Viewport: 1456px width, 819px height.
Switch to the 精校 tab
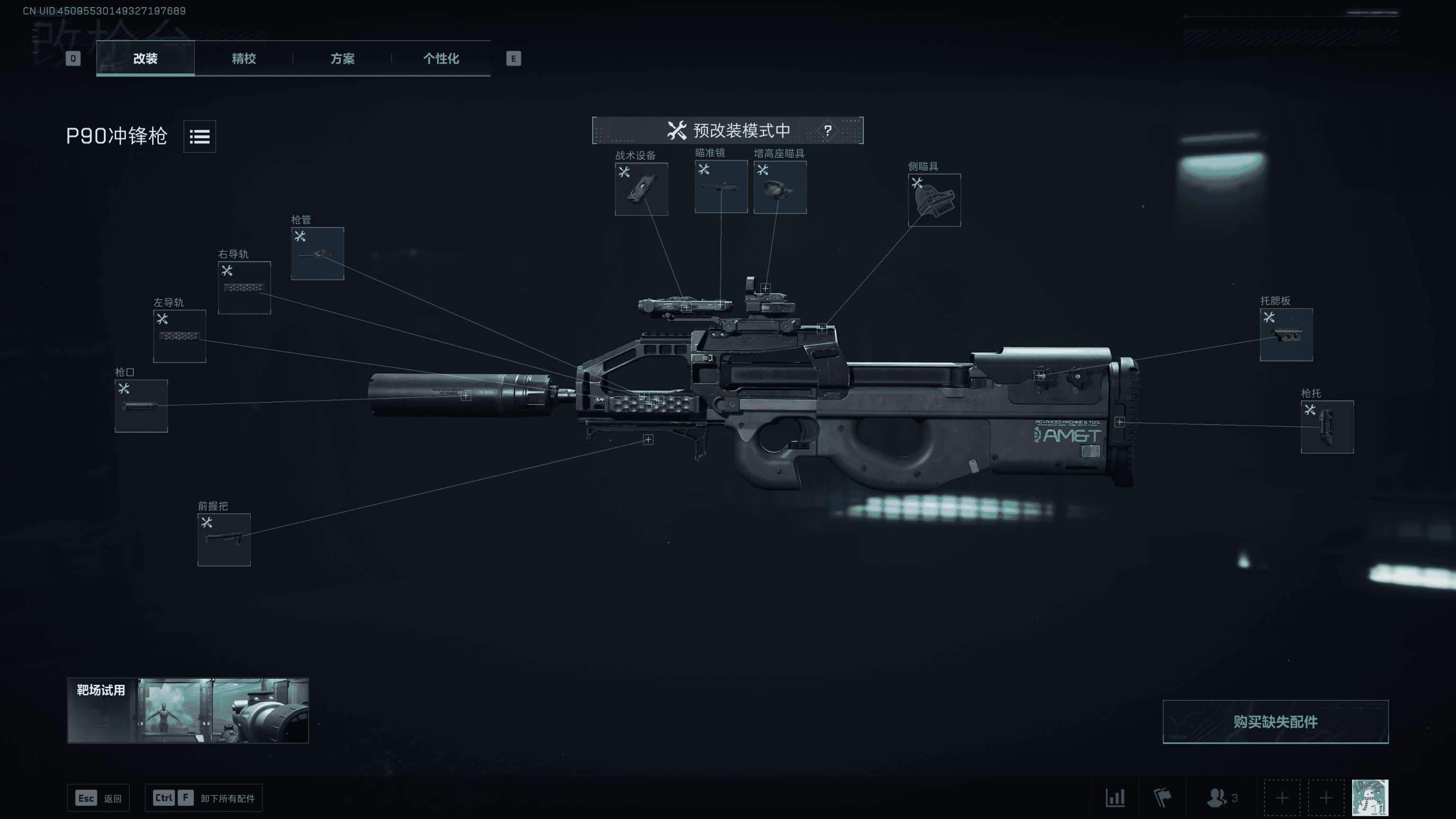243,59
